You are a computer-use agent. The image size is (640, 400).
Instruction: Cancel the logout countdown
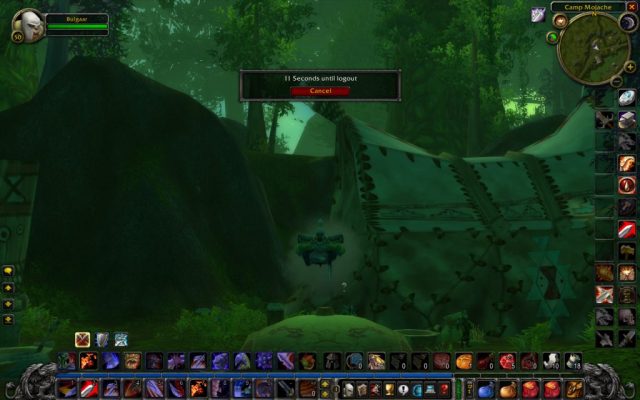[x=320, y=91]
